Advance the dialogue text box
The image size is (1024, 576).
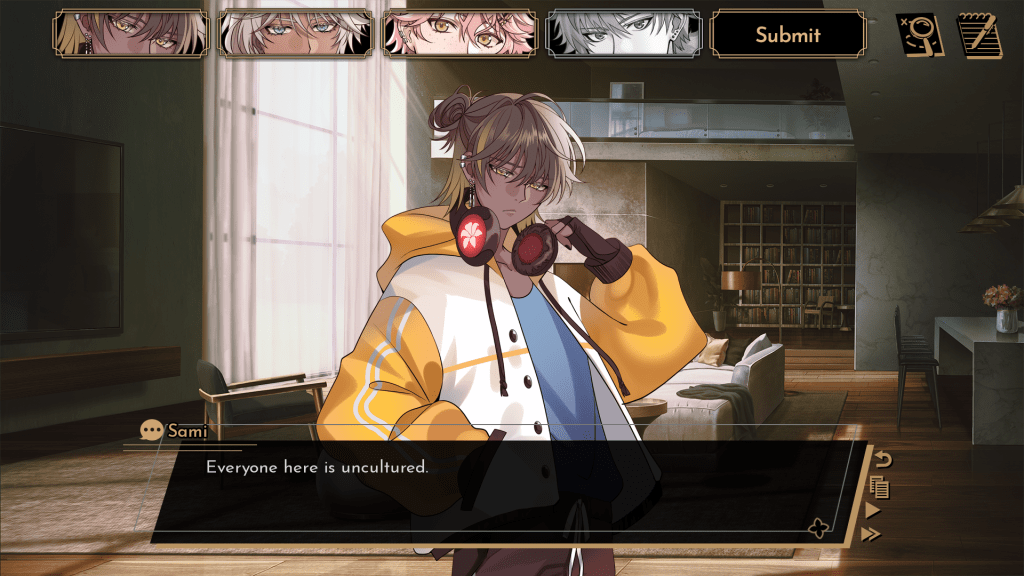(500, 492)
